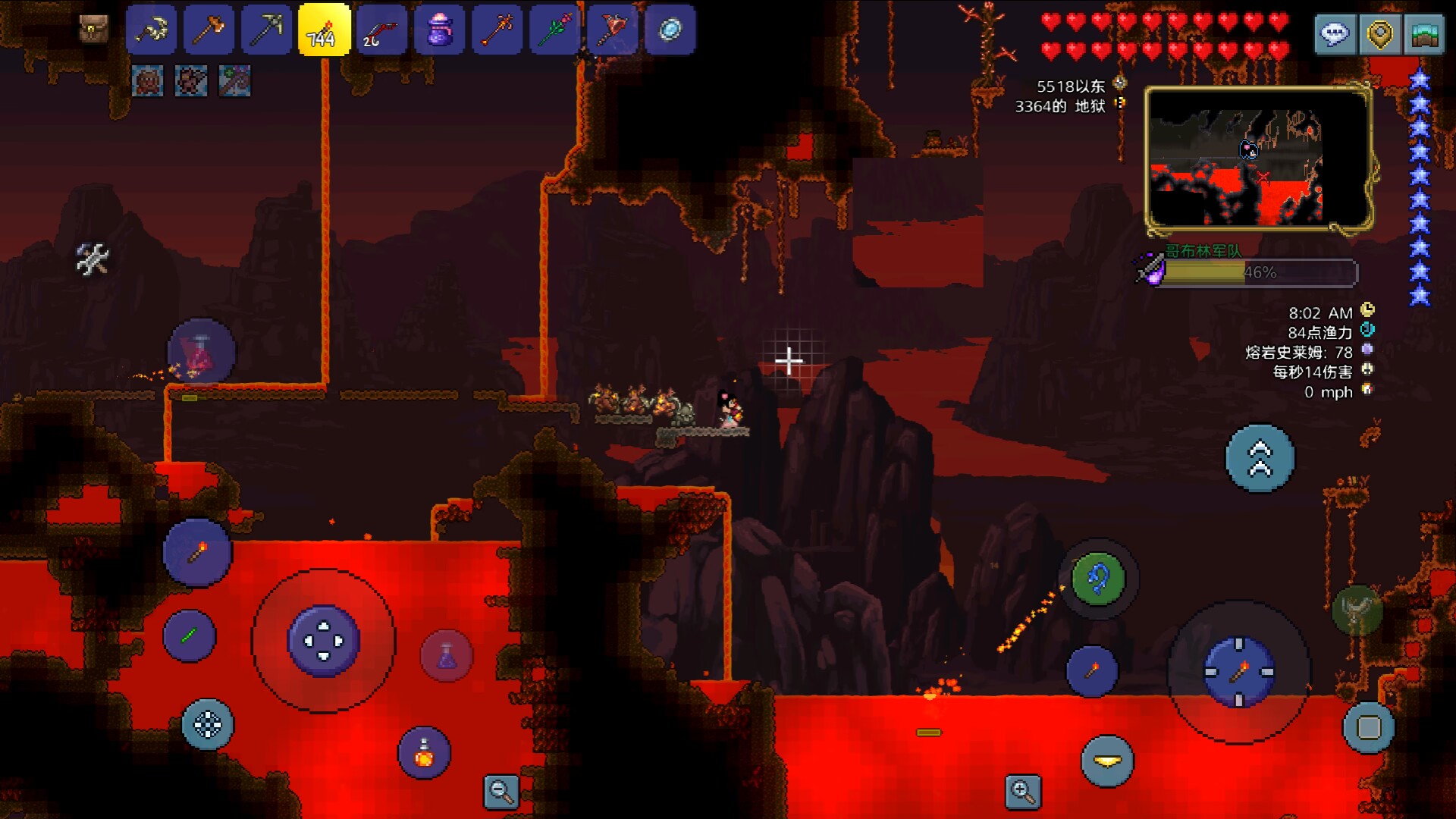
Task: Choose the torch stack of 744
Action: pyautogui.click(x=324, y=30)
